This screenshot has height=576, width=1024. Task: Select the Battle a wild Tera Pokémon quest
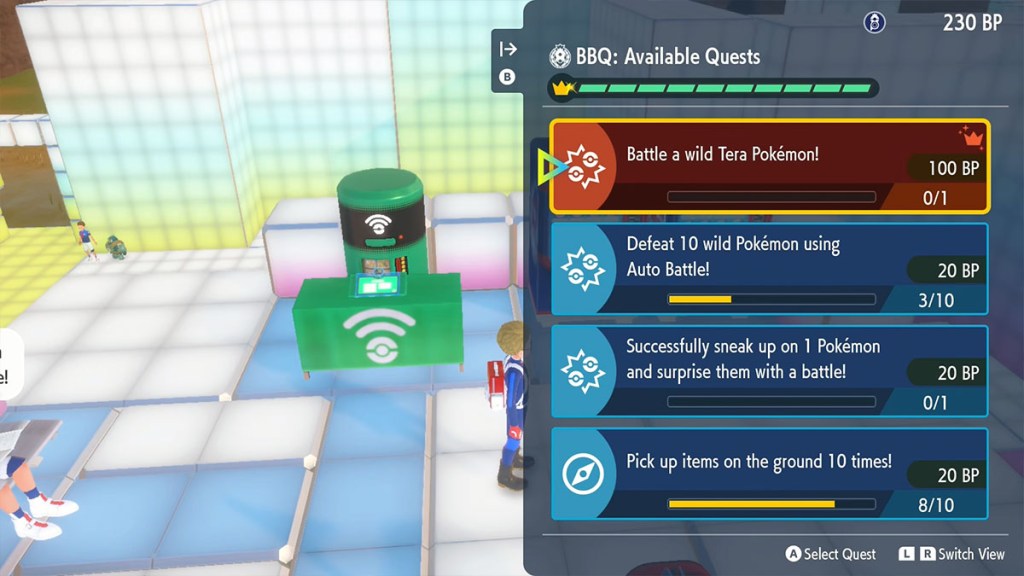770,166
